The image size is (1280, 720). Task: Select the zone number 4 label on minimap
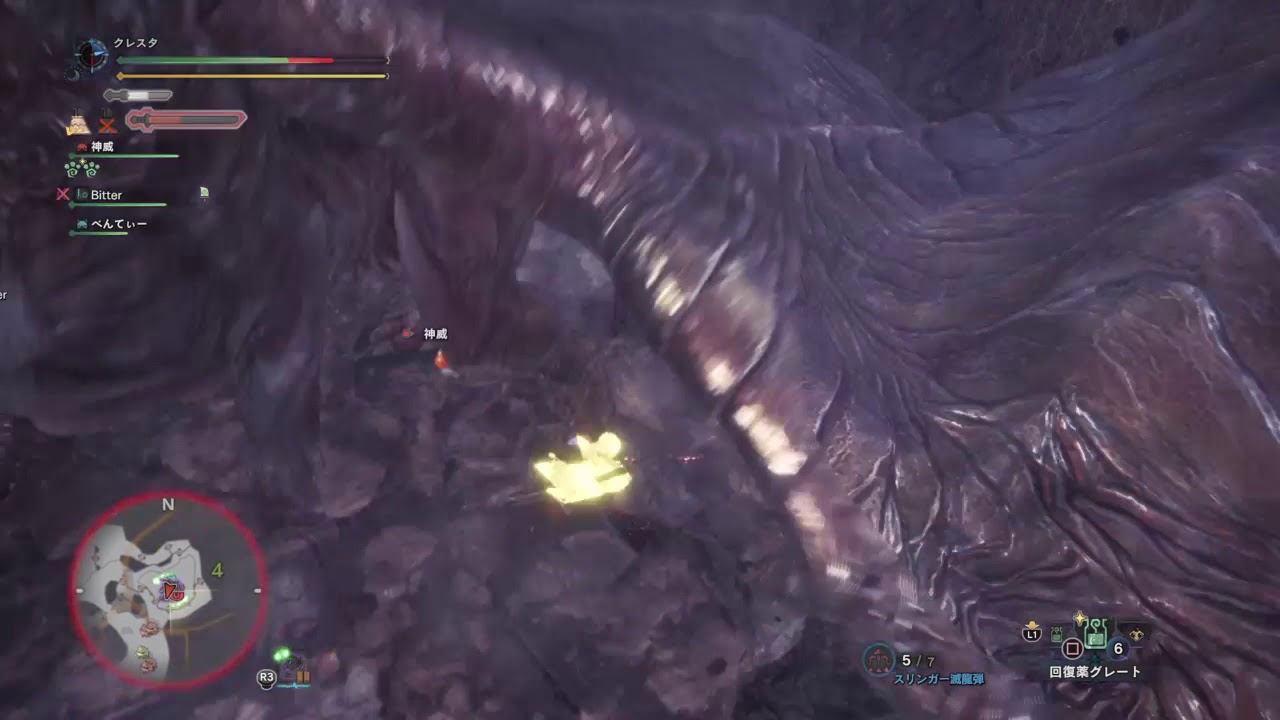coord(217,570)
